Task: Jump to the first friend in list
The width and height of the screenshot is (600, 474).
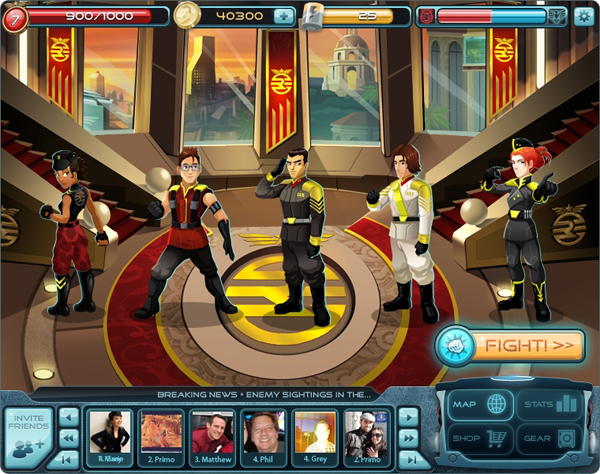Action: 69,458
